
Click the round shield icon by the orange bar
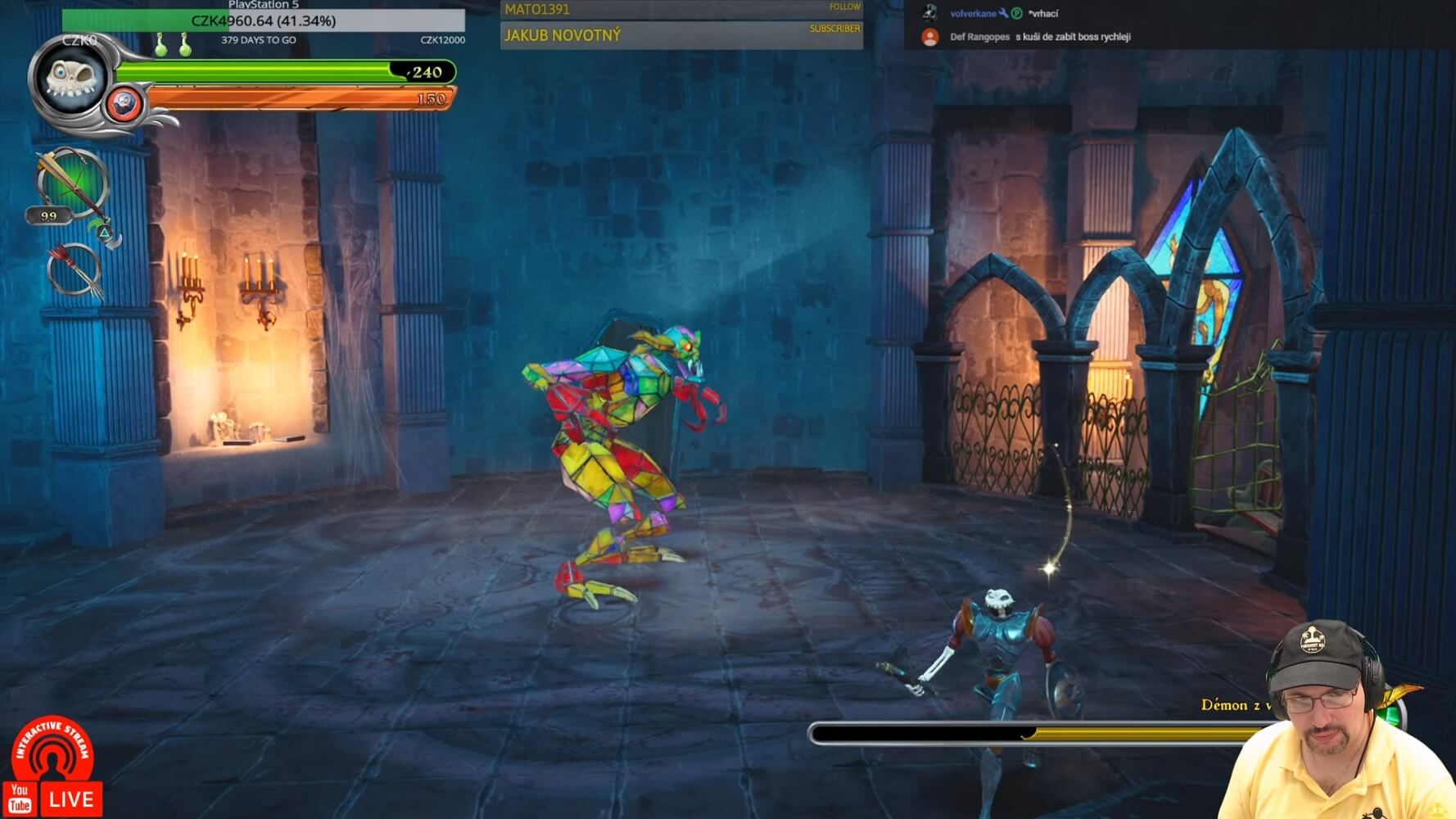(124, 104)
